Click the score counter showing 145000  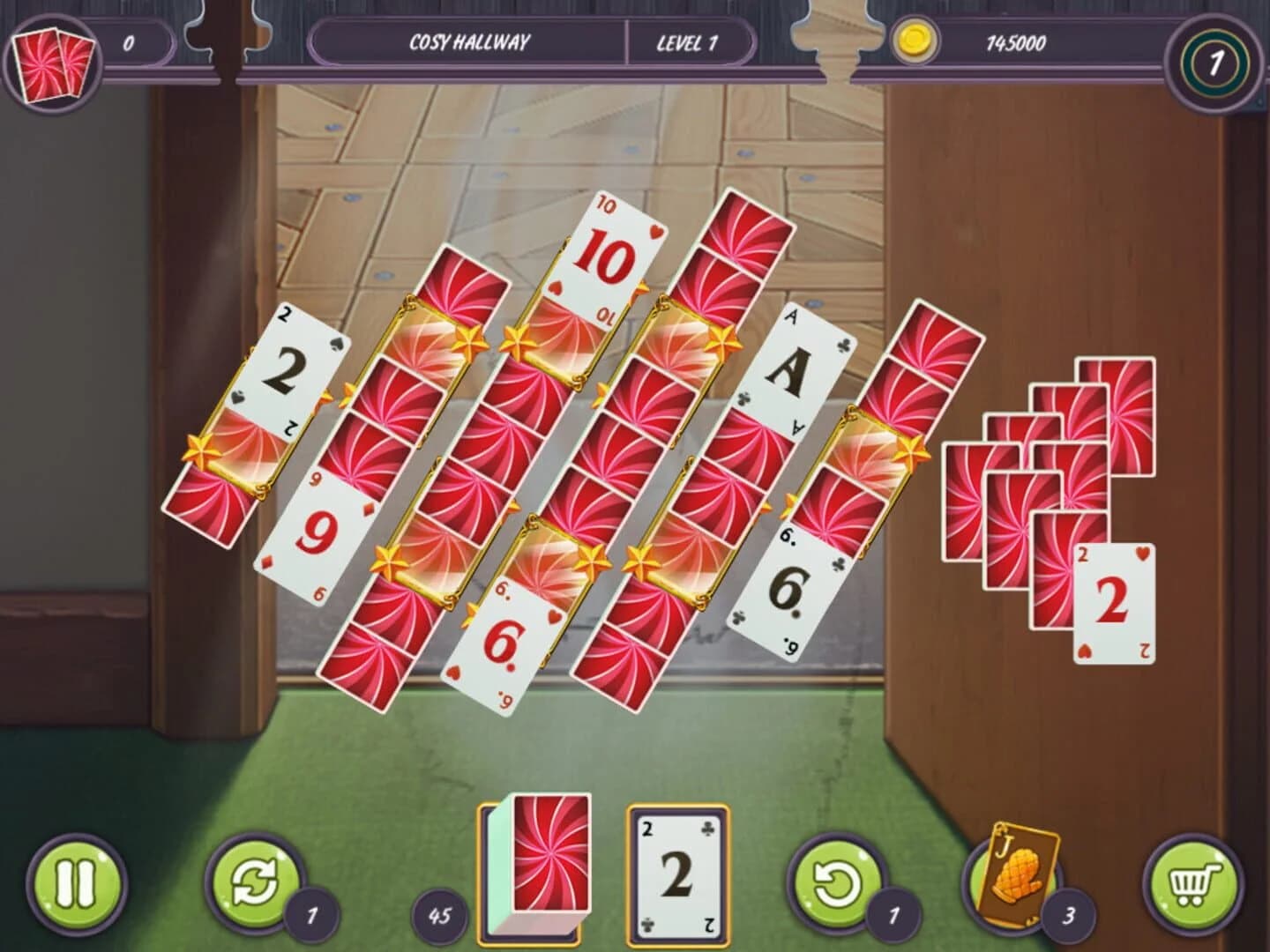(x=1015, y=40)
